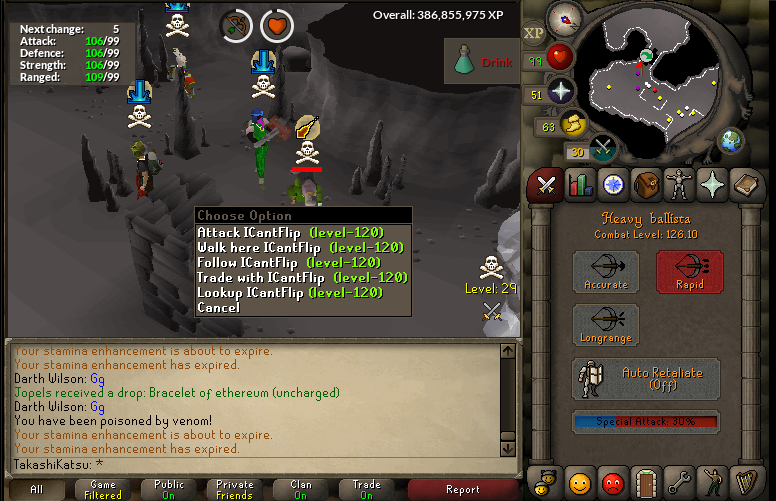The height and width of the screenshot is (501, 776).
Task: Toggle run using the boot energy orb
Action: tap(574, 125)
